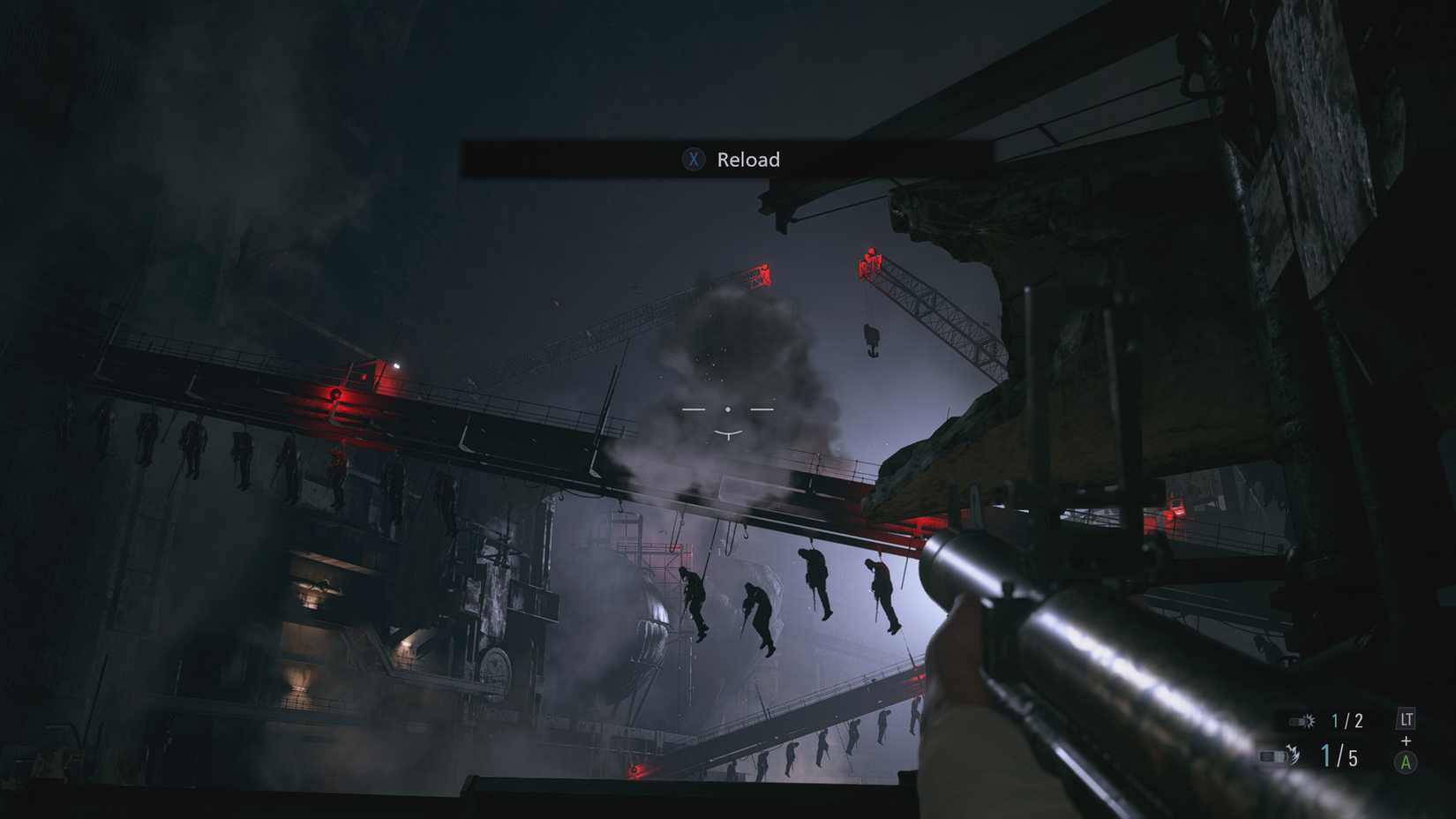Click the aiming reticle at screen center

tap(727, 409)
